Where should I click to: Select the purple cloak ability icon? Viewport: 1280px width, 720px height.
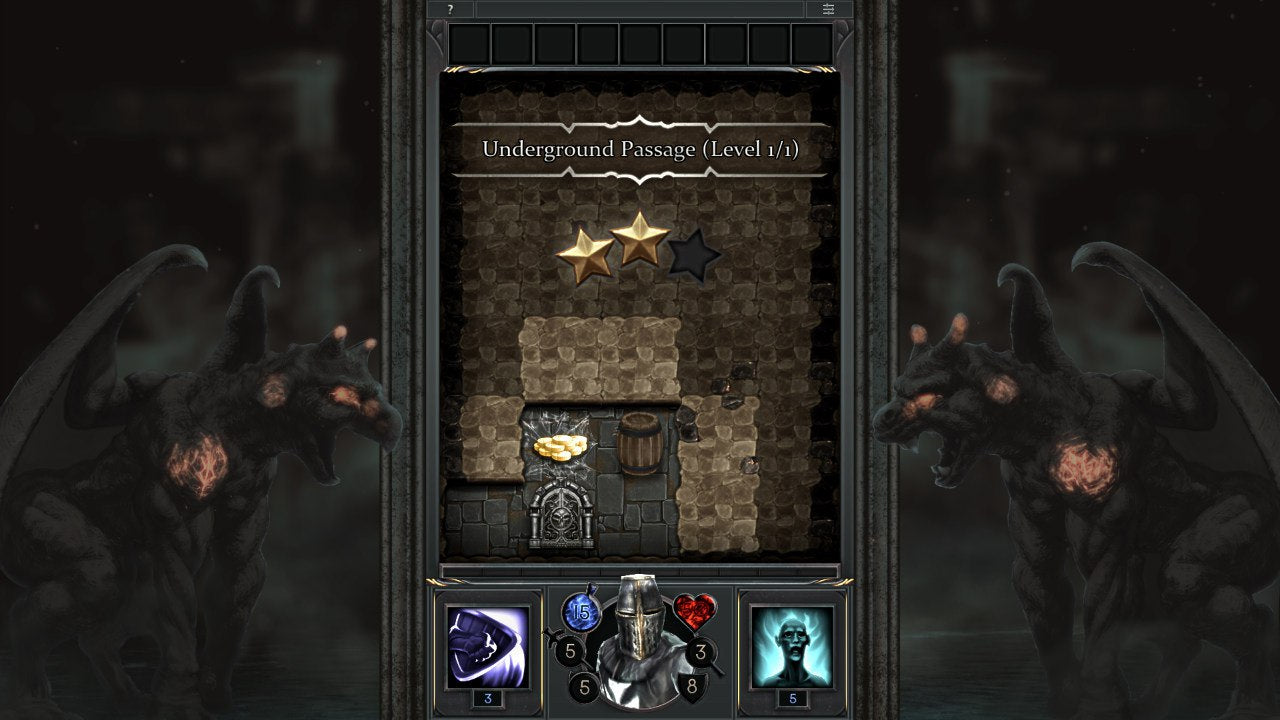[x=487, y=645]
